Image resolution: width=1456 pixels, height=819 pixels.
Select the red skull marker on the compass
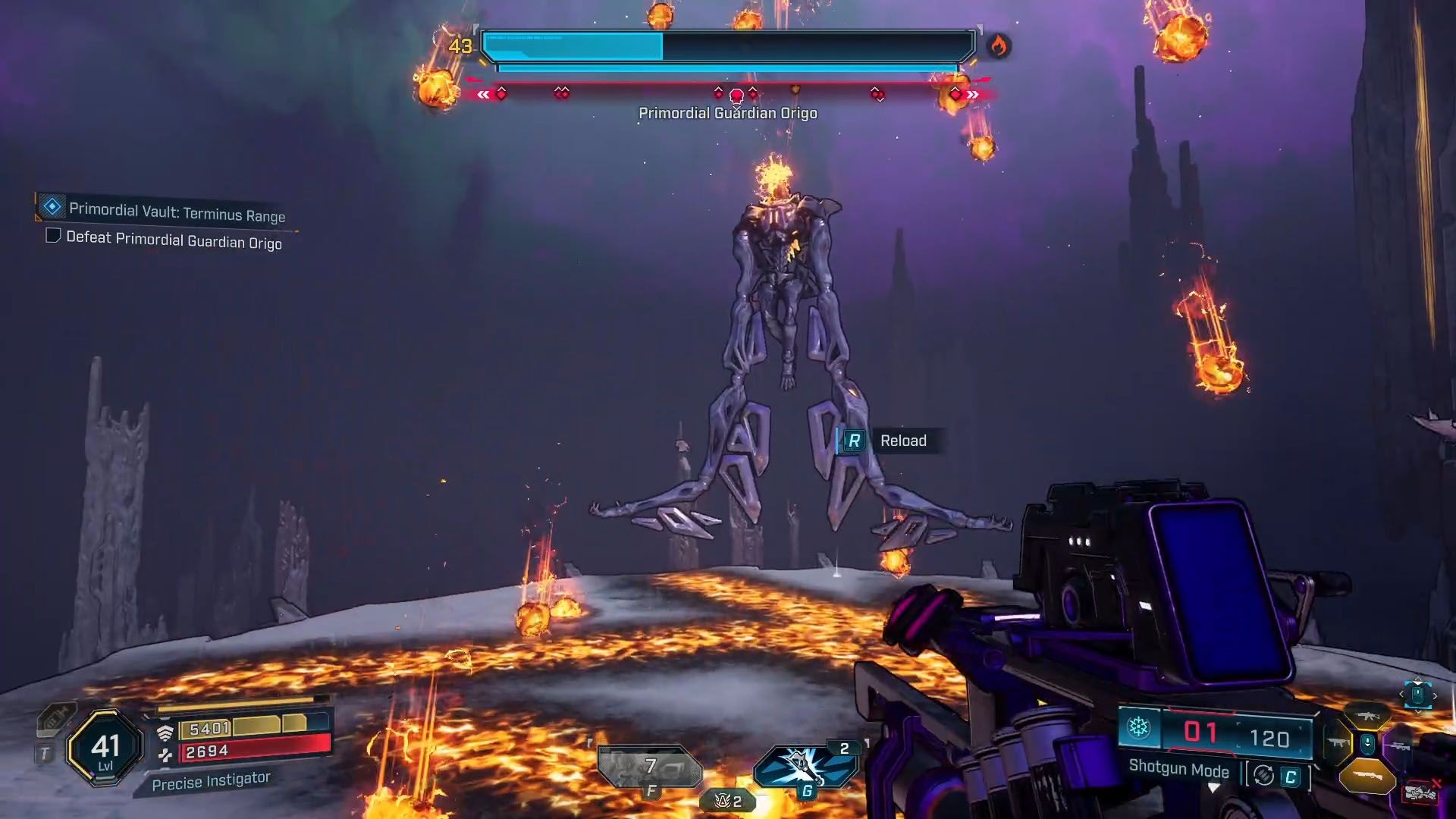tap(736, 96)
